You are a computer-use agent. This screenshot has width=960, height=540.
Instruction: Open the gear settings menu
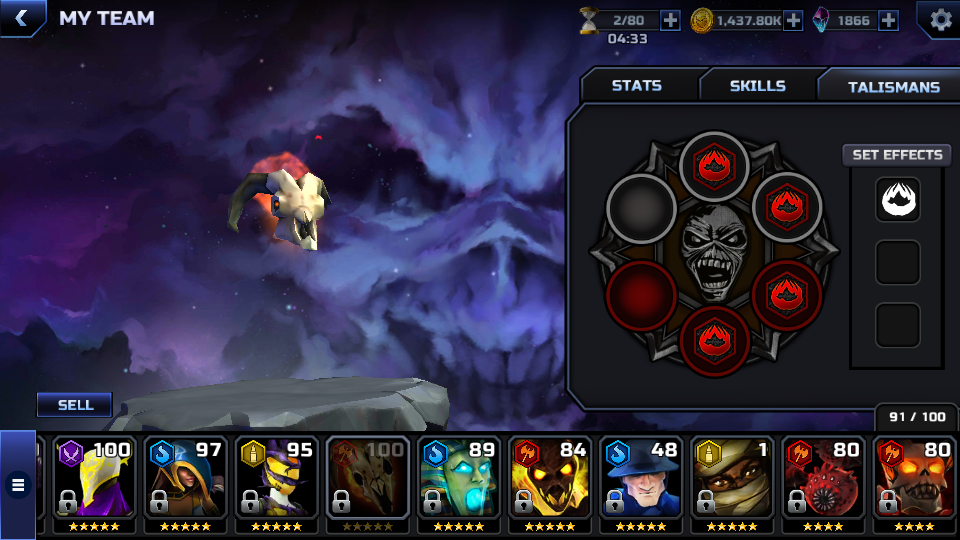coord(940,19)
